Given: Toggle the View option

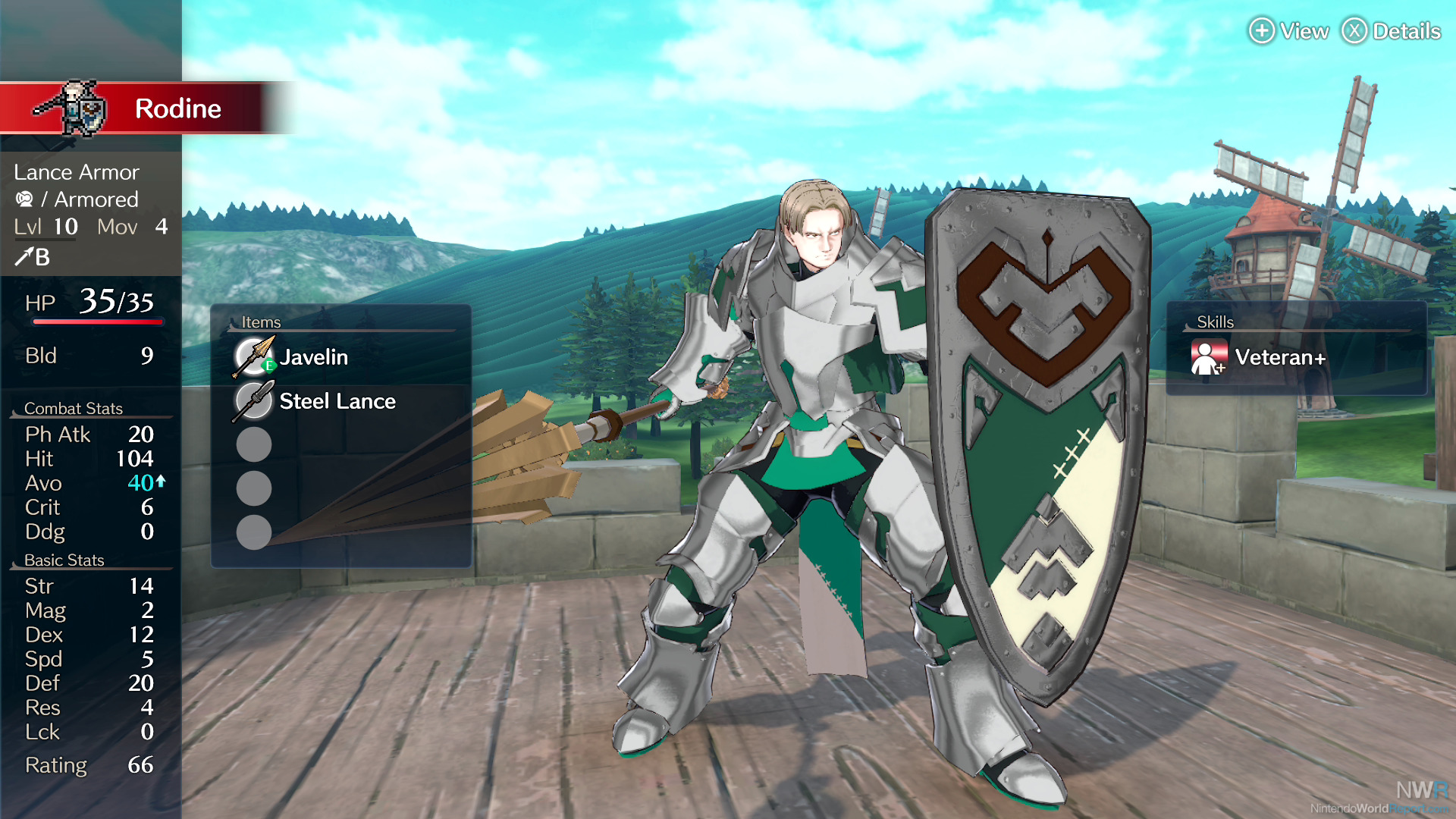Looking at the screenshot, I should 1289,31.
